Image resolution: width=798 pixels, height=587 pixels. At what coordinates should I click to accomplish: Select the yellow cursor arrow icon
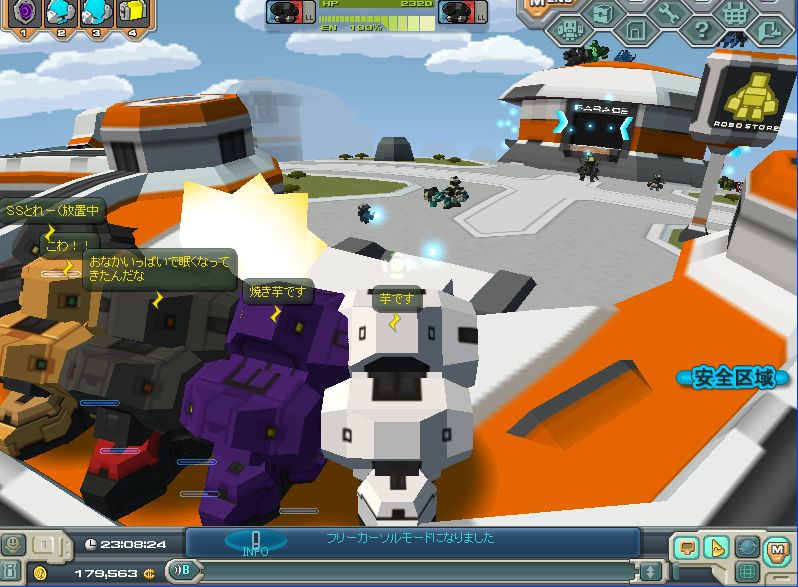(x=716, y=547)
